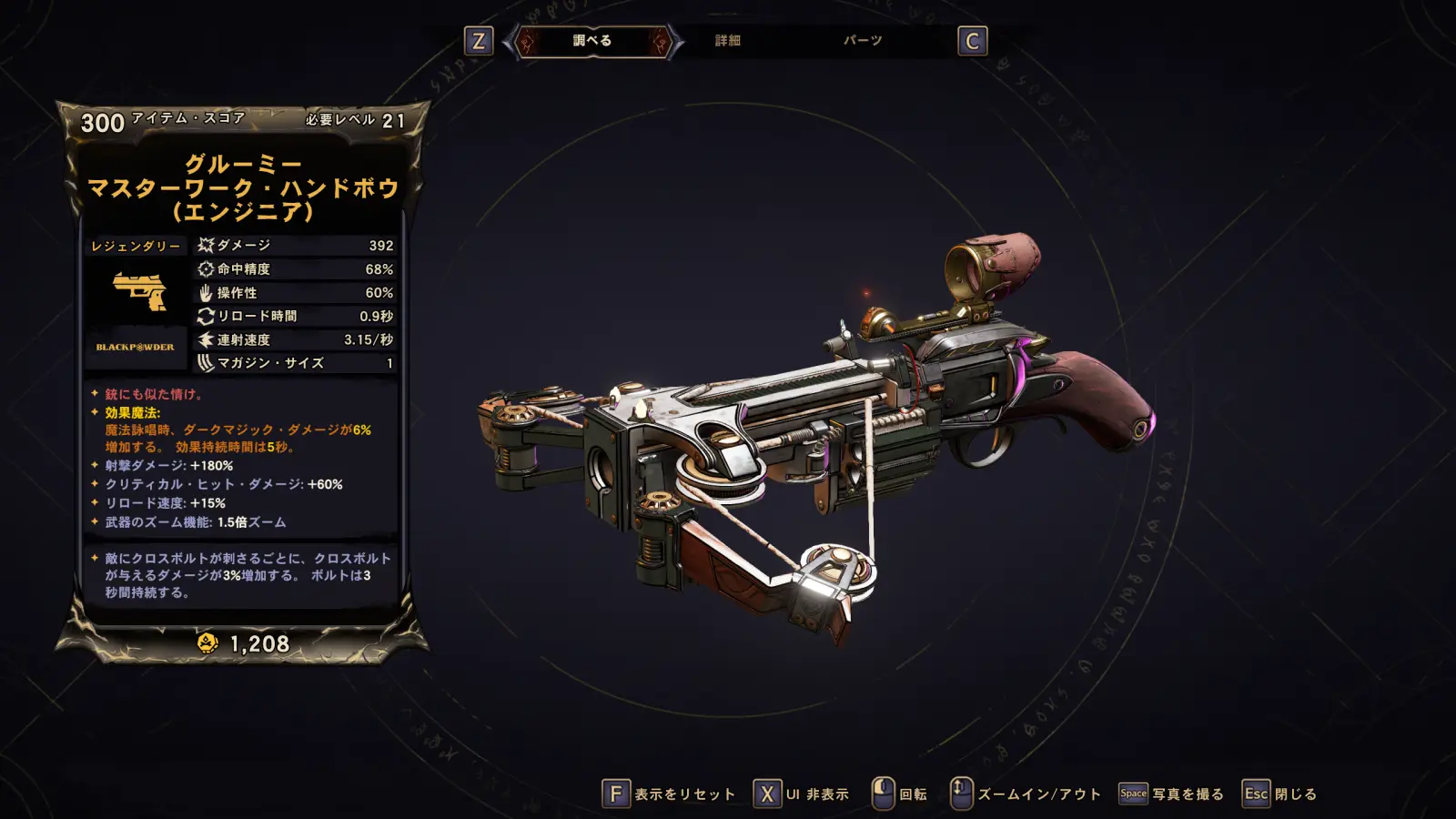Hide the interface with UI 非表示
This screenshot has width=1456, height=819.
point(802,794)
